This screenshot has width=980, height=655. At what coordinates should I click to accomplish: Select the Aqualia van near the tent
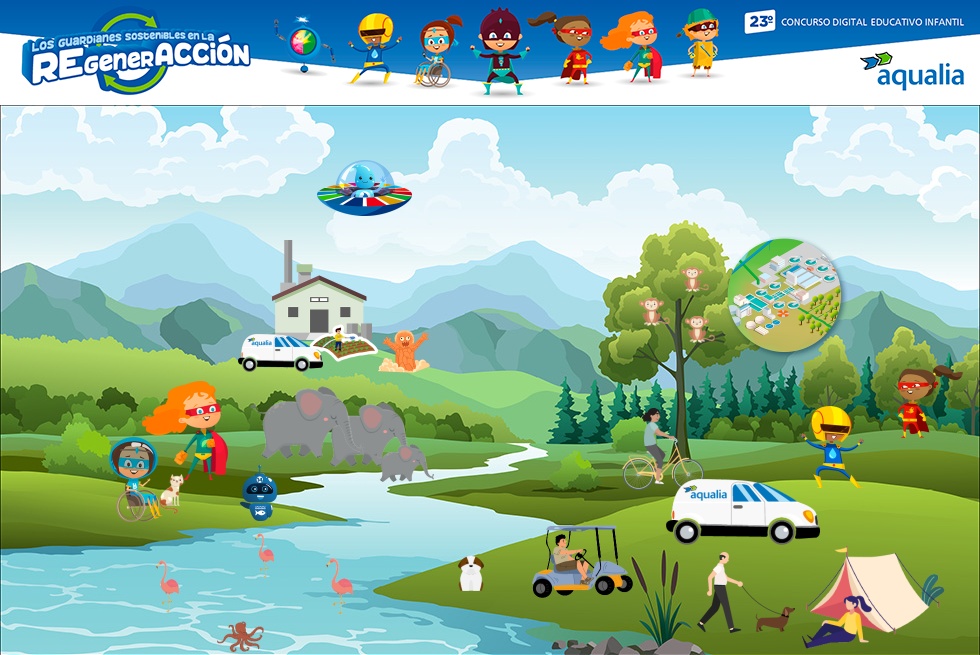tap(742, 510)
